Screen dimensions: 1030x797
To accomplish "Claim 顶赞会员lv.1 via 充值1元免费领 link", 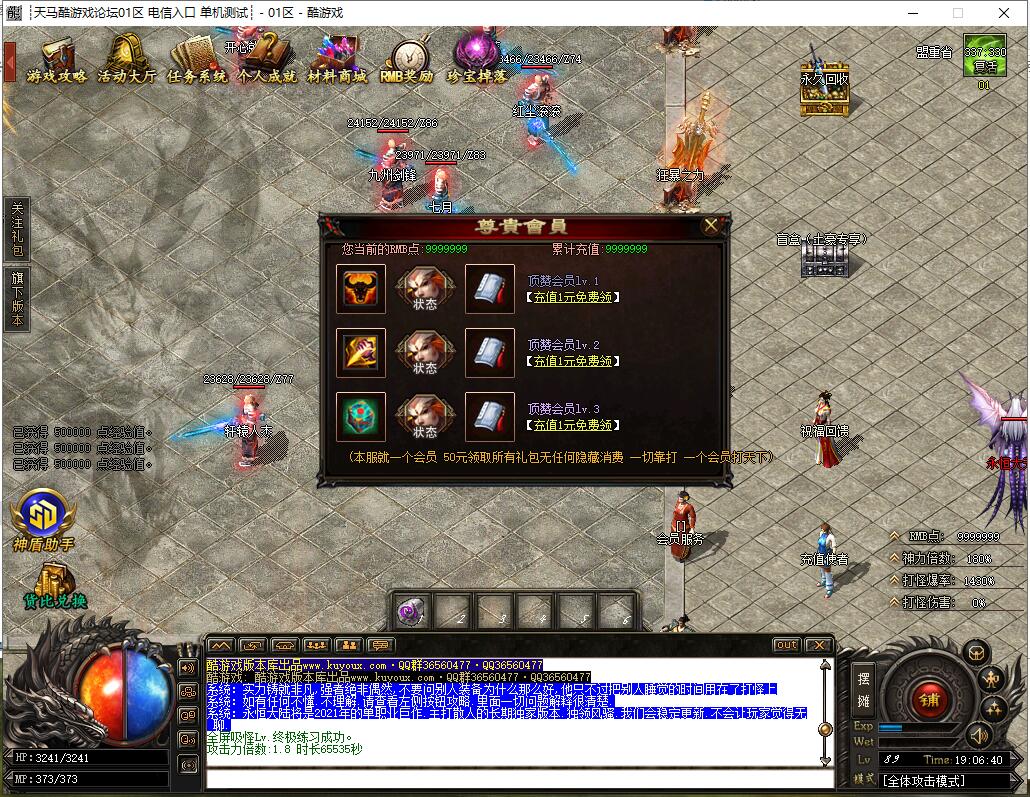I will (x=571, y=297).
